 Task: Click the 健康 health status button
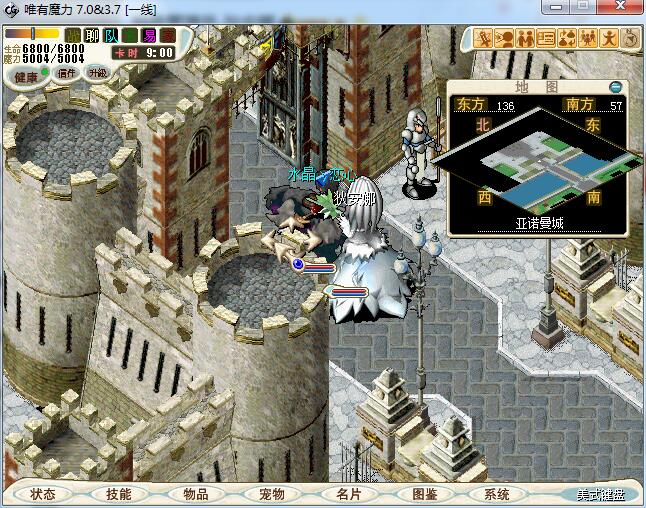point(24,77)
